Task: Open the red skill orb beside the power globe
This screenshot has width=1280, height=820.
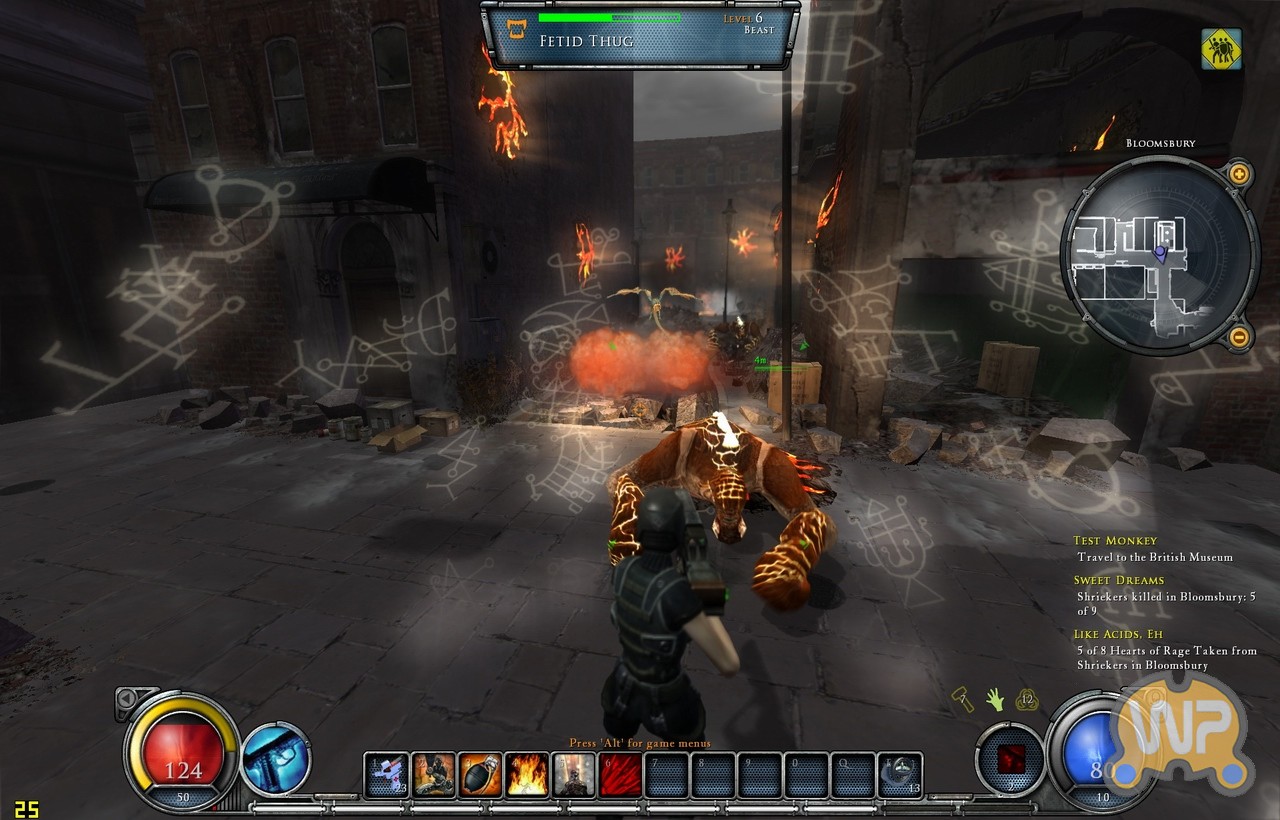Action: (x=1010, y=759)
